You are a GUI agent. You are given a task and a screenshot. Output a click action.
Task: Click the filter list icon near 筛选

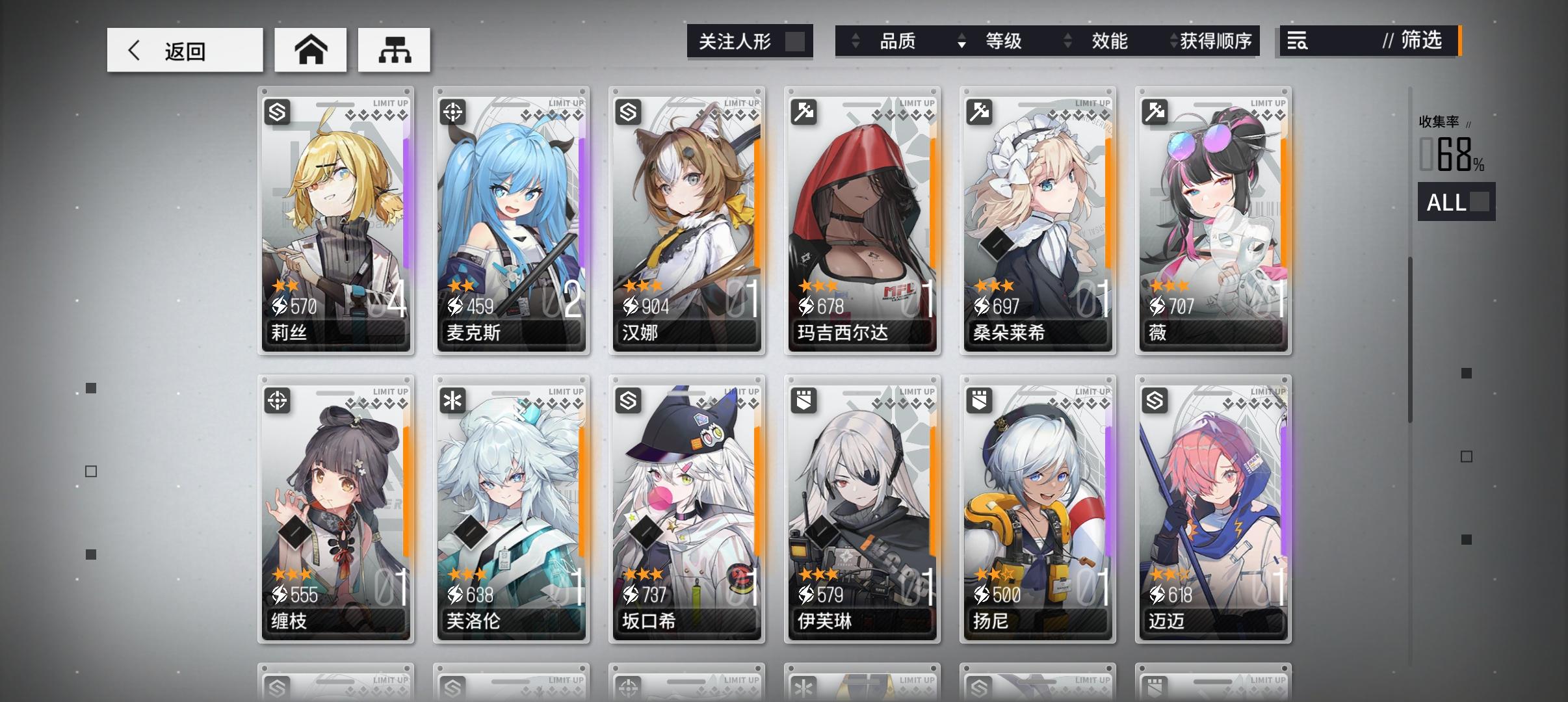point(1296,41)
